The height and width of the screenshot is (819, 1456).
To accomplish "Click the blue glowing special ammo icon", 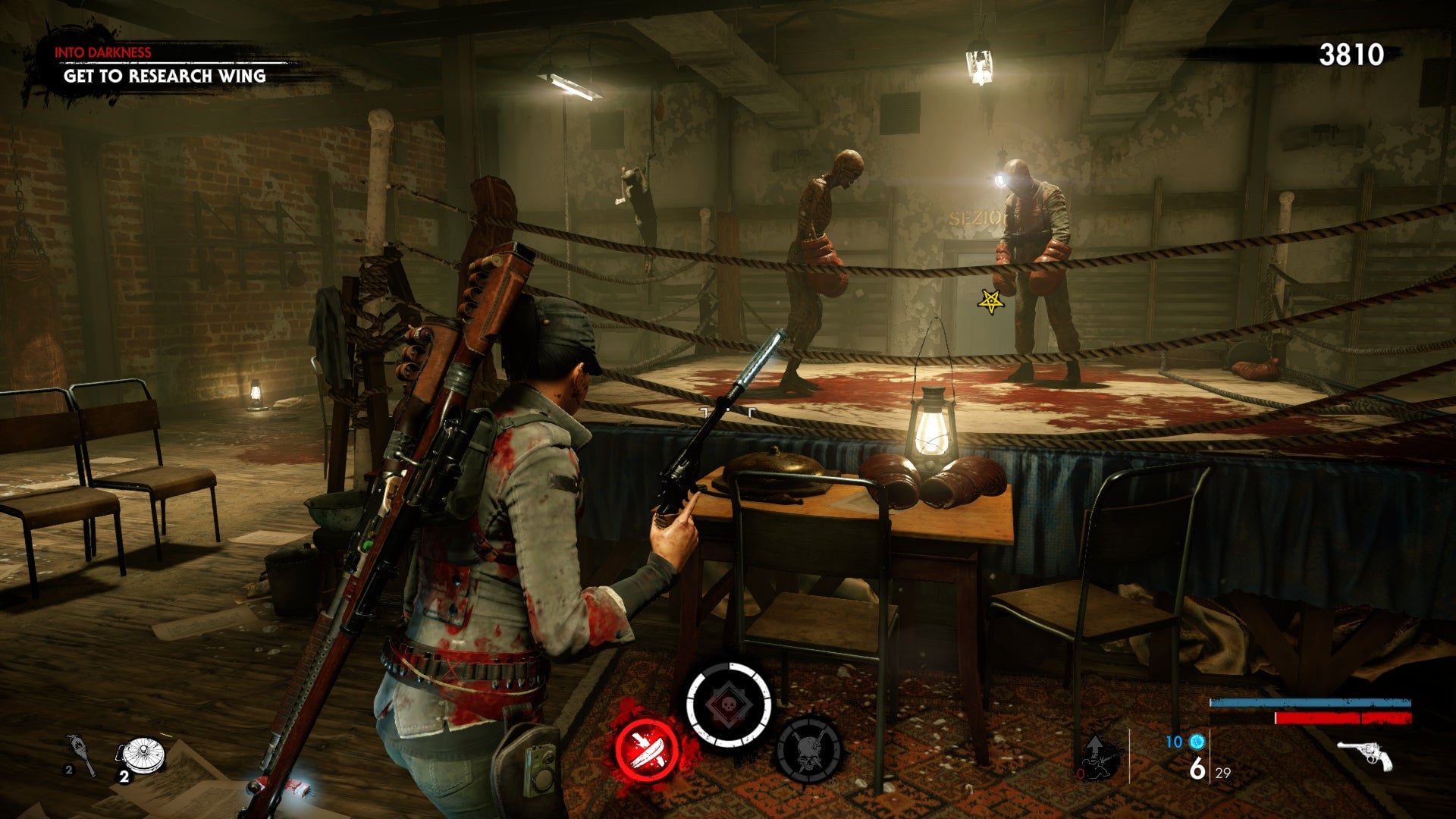I will pos(1197,741).
